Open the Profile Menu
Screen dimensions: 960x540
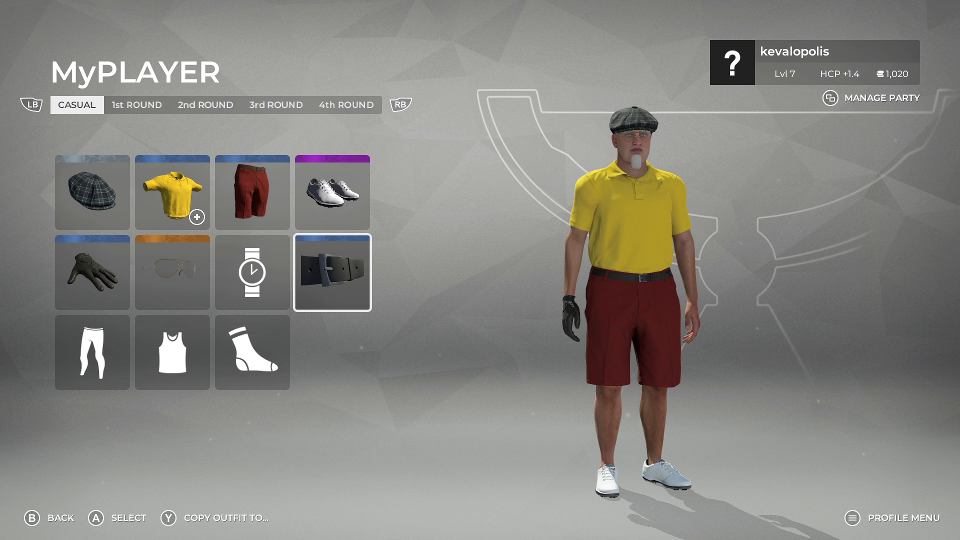coord(892,518)
